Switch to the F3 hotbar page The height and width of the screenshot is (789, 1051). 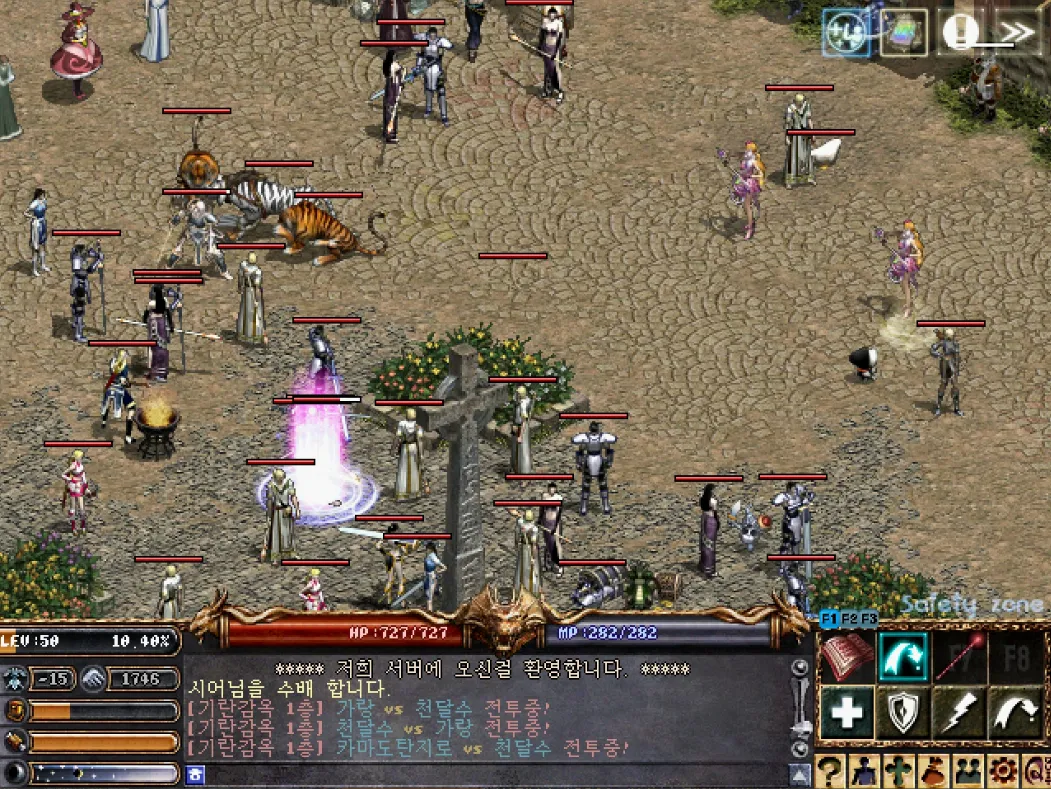pos(869,618)
